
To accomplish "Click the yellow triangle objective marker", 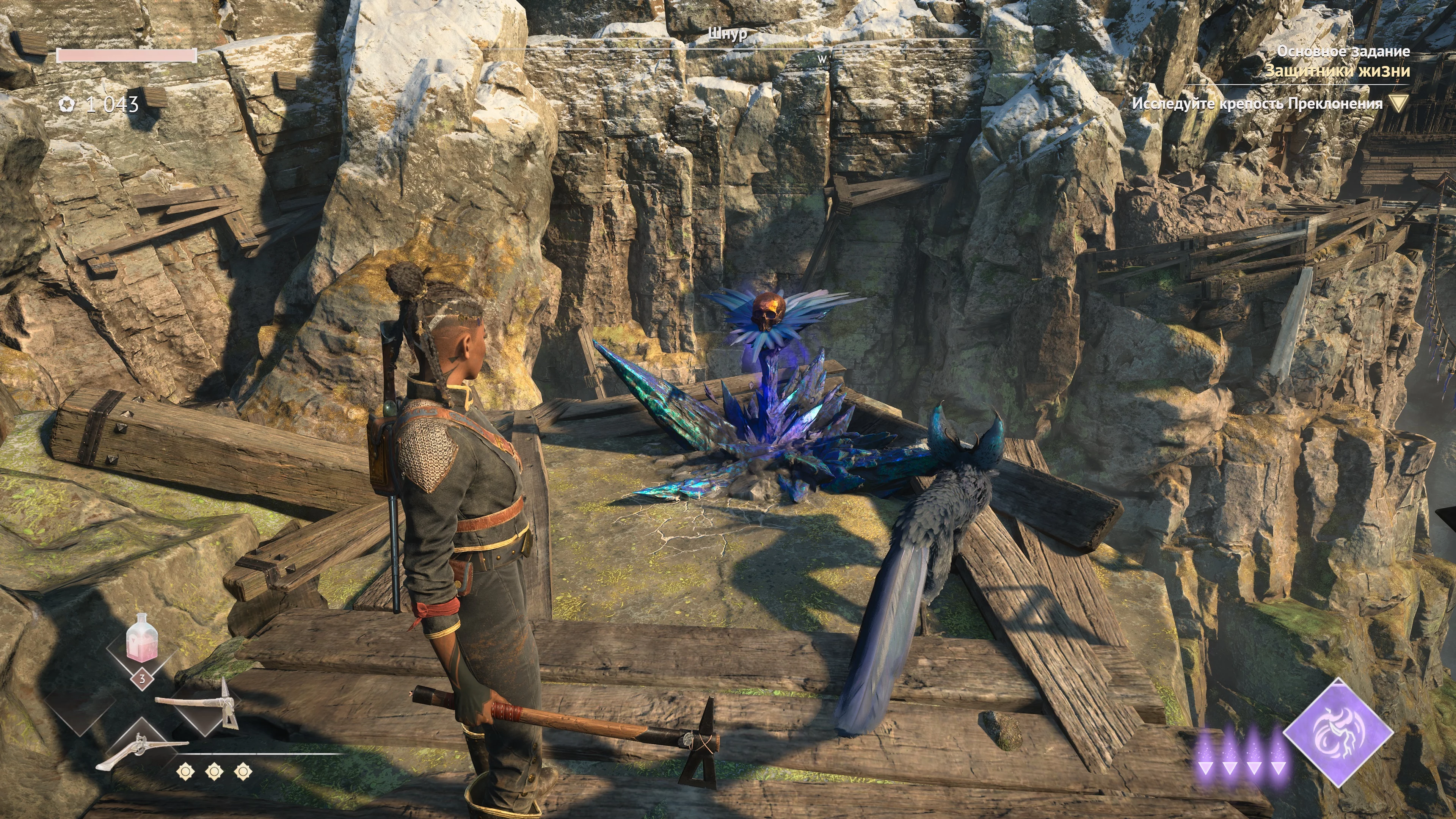I will [x=1399, y=104].
